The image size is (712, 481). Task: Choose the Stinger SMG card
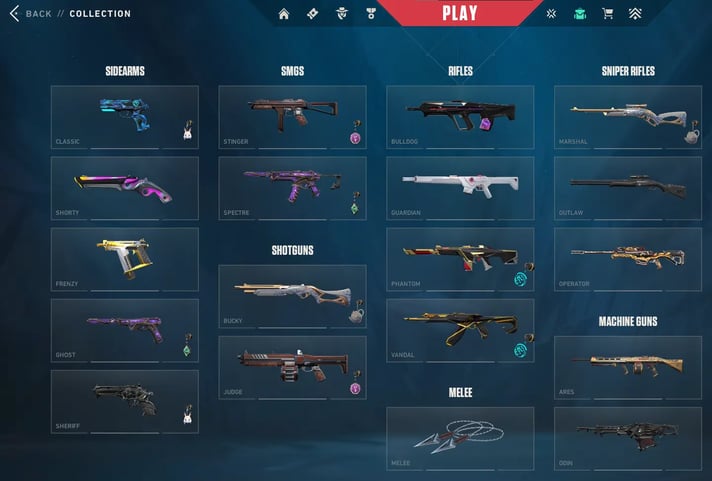tap(292, 117)
